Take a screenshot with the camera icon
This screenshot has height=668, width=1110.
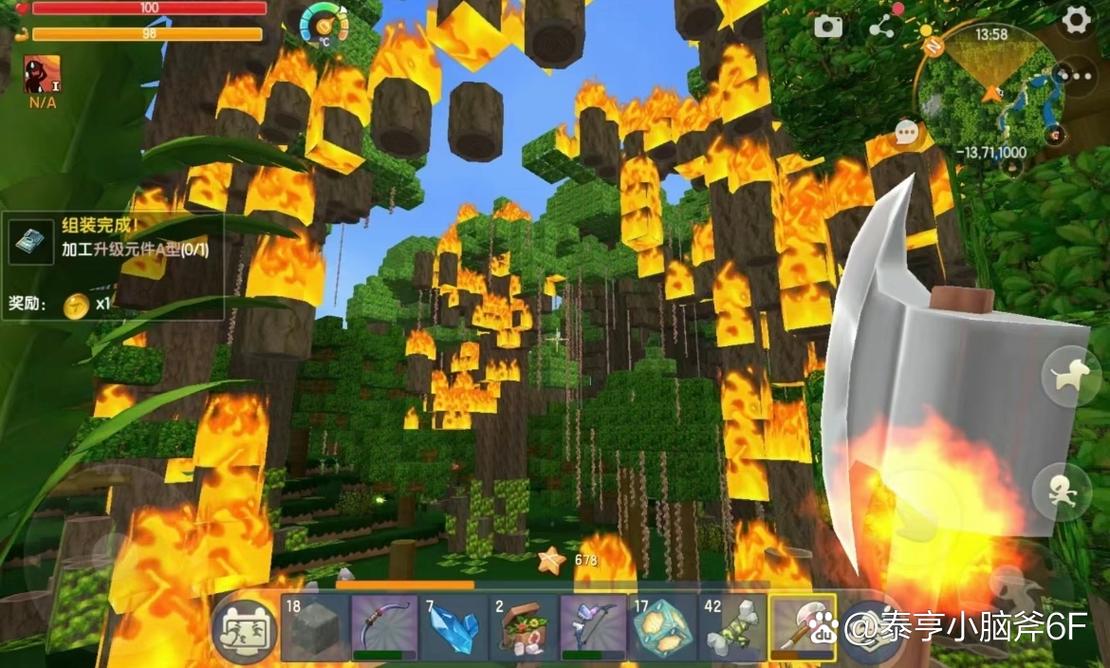tap(828, 27)
